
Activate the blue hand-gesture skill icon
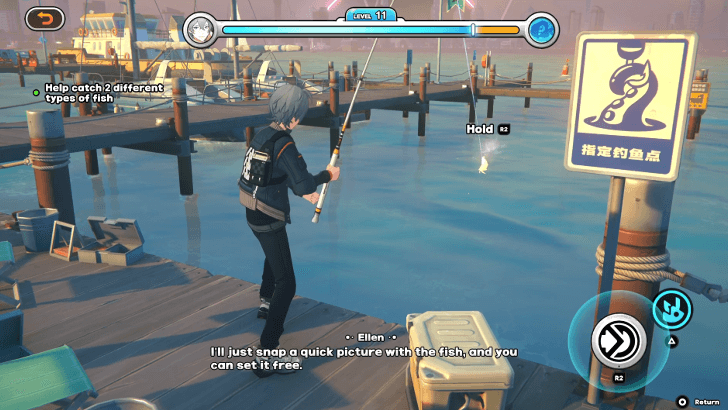672,308
